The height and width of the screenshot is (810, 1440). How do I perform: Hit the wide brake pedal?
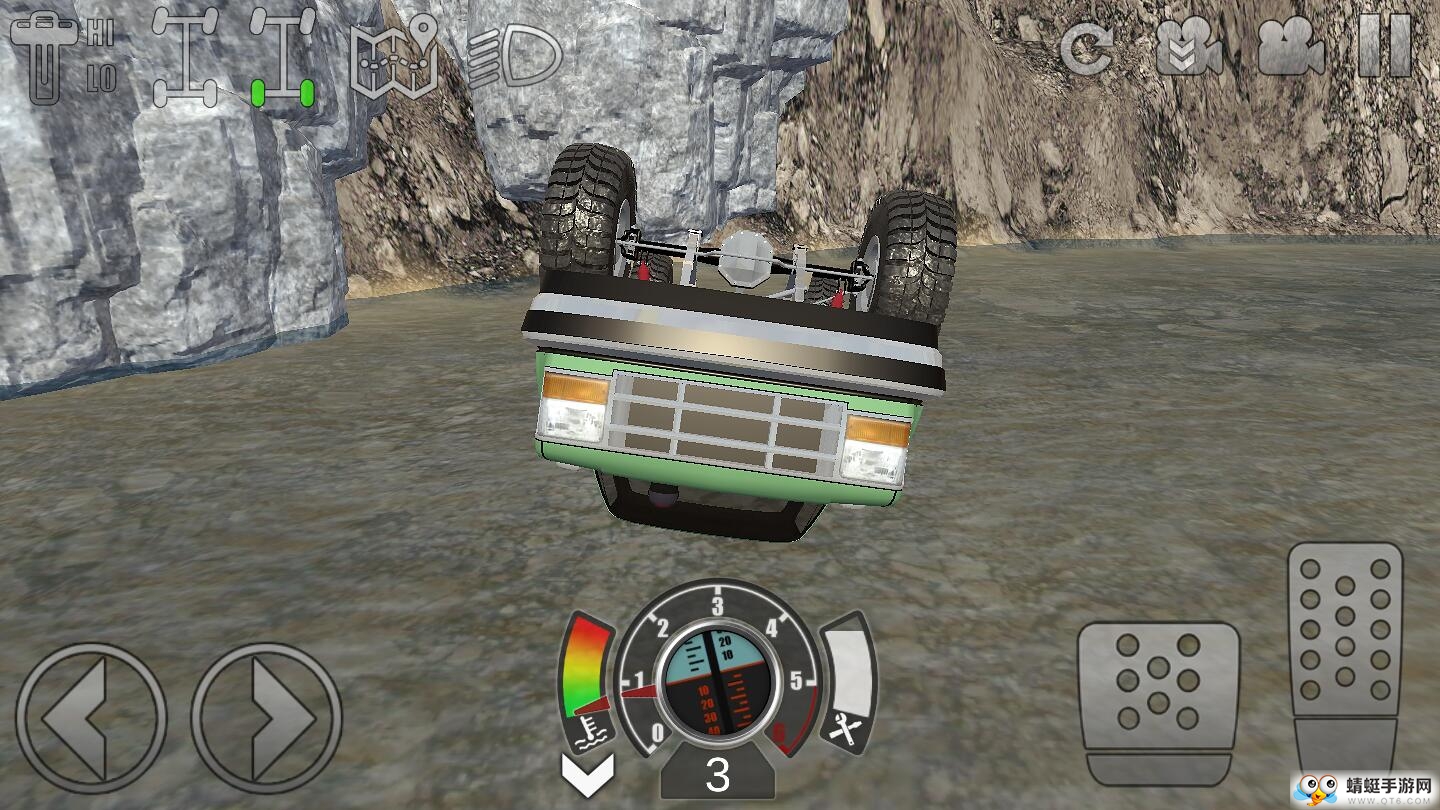tap(1158, 701)
